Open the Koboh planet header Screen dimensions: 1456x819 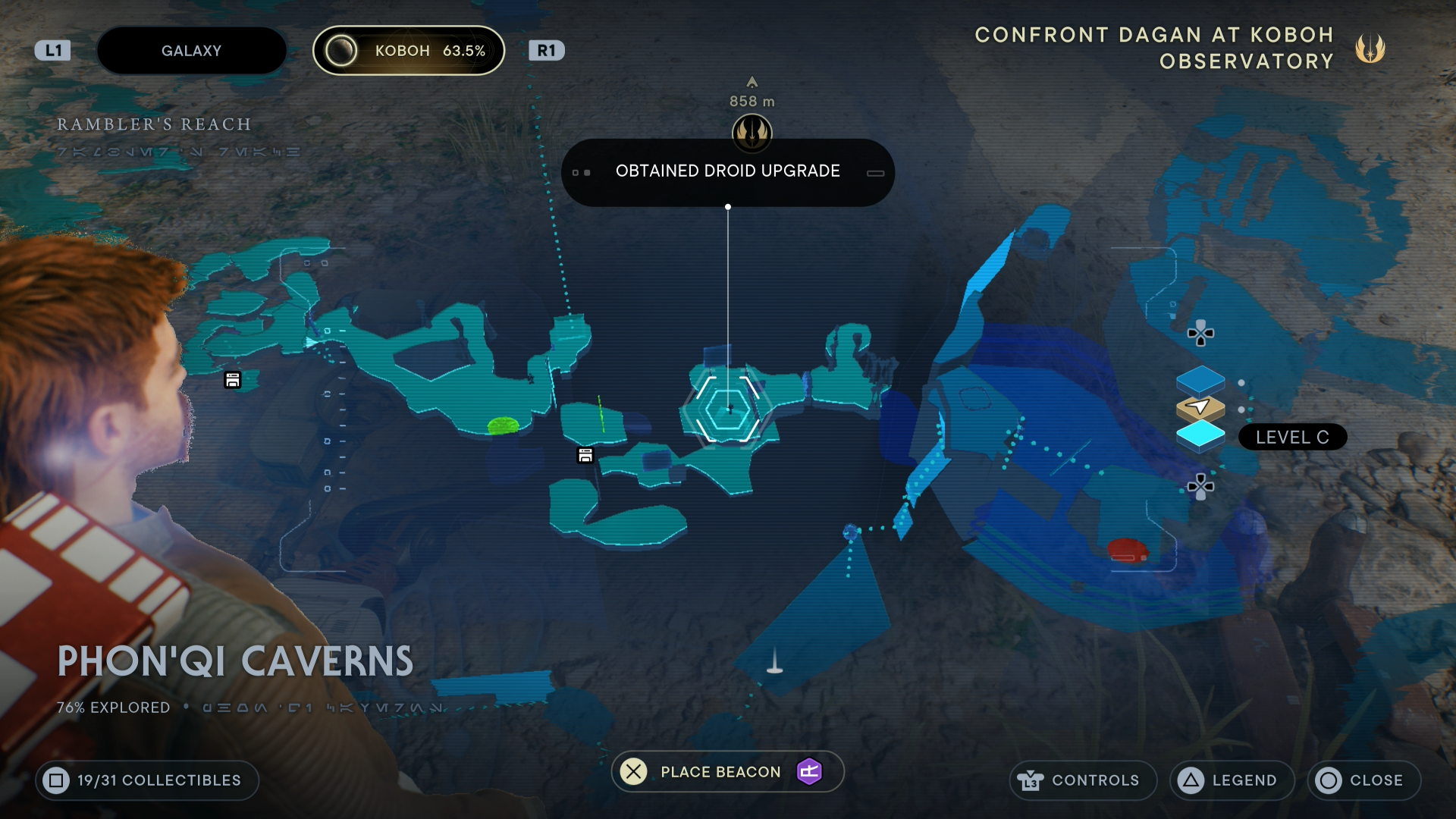point(409,50)
